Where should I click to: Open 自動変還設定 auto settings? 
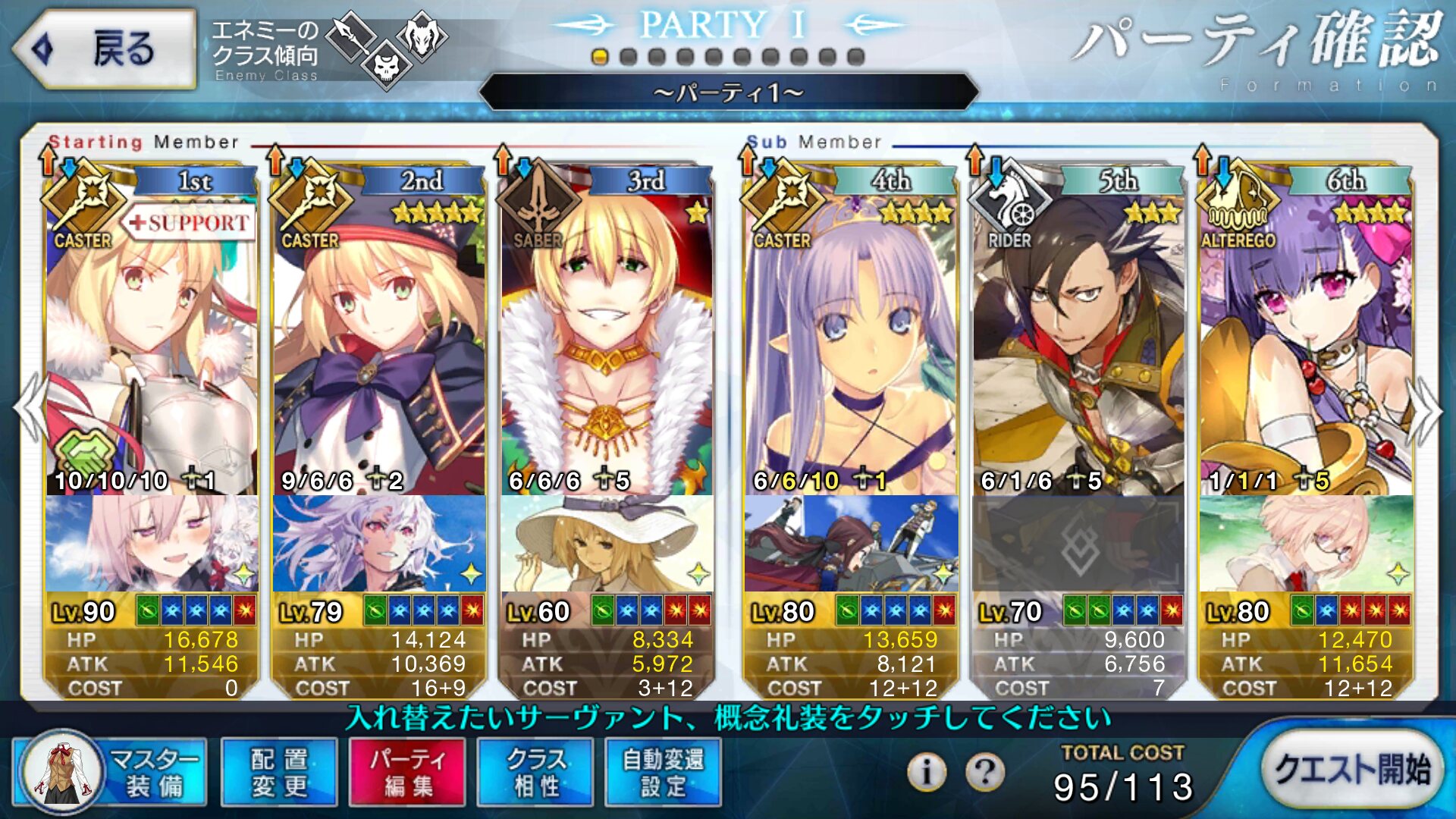[664, 773]
